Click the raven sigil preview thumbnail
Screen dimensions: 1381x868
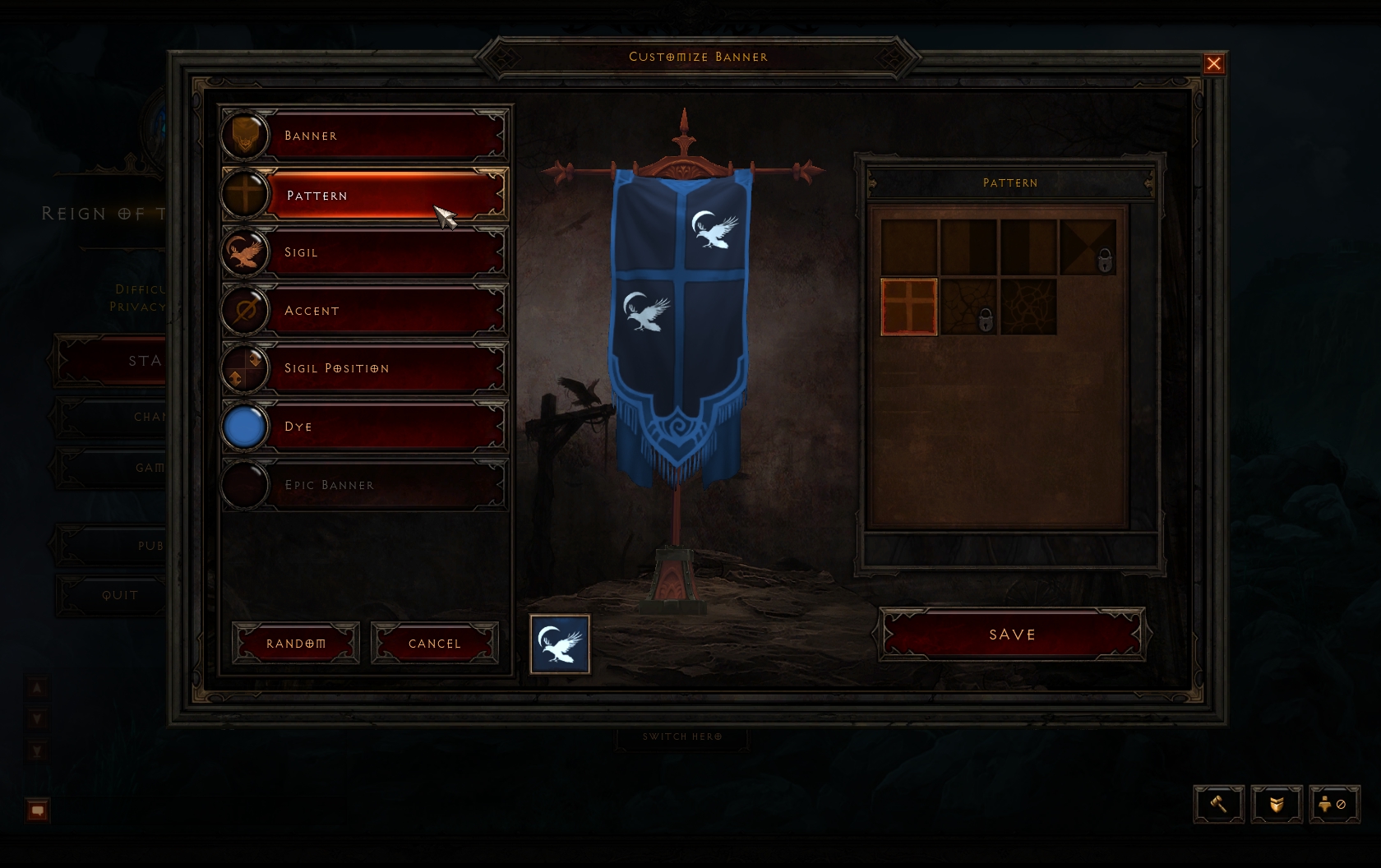[x=560, y=644]
